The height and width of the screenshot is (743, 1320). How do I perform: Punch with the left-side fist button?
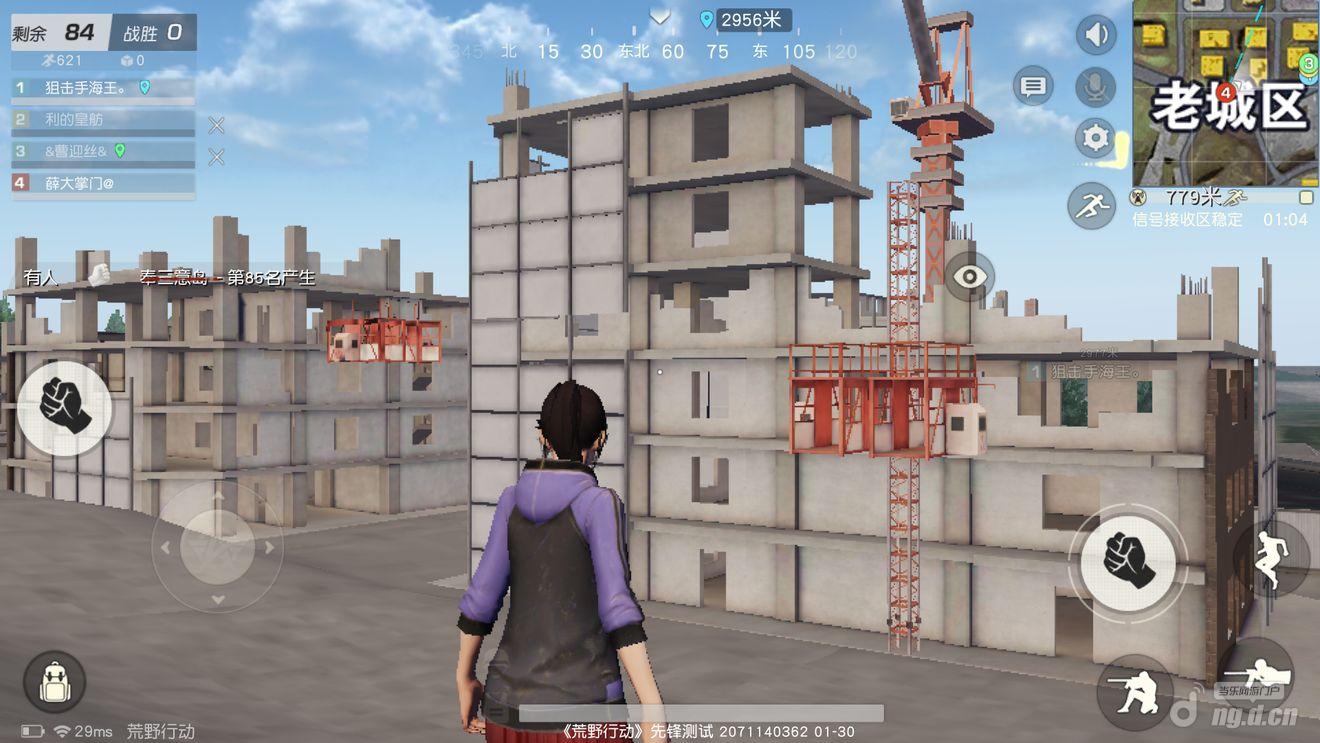tap(64, 407)
